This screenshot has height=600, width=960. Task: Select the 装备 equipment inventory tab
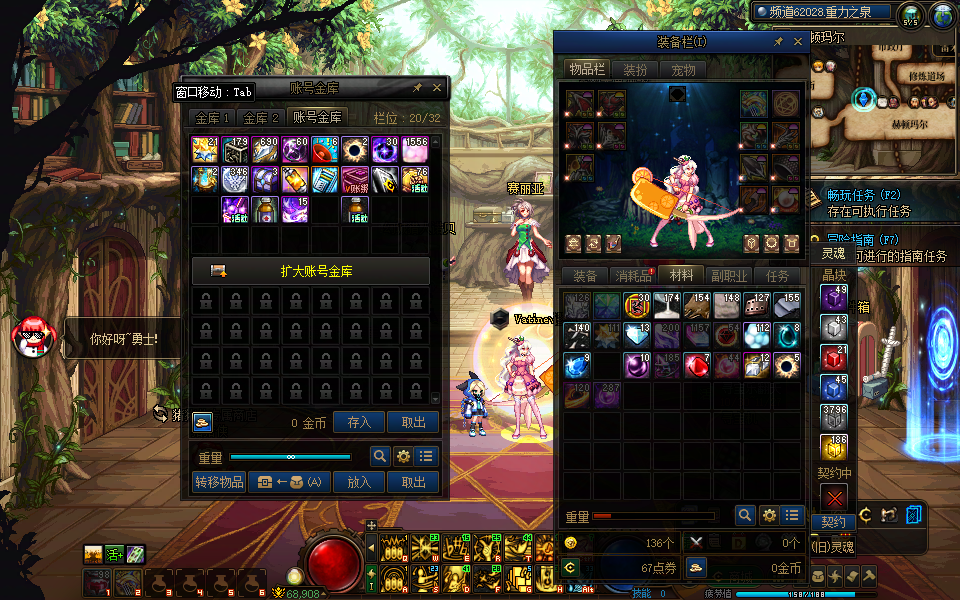tap(585, 276)
